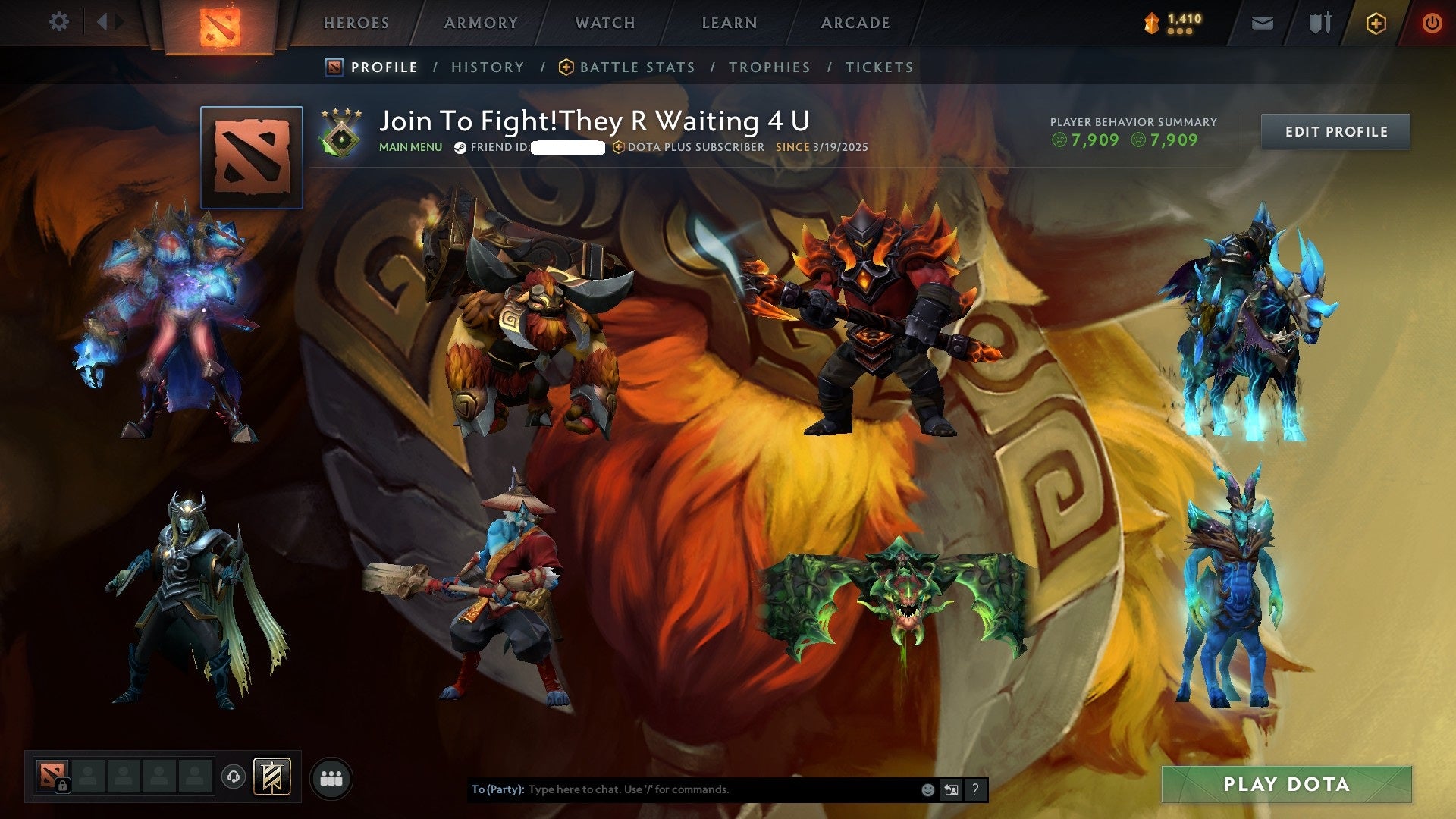Click the green behavior score 7,909
Image resolution: width=1456 pixels, height=819 pixels.
coord(1096,140)
